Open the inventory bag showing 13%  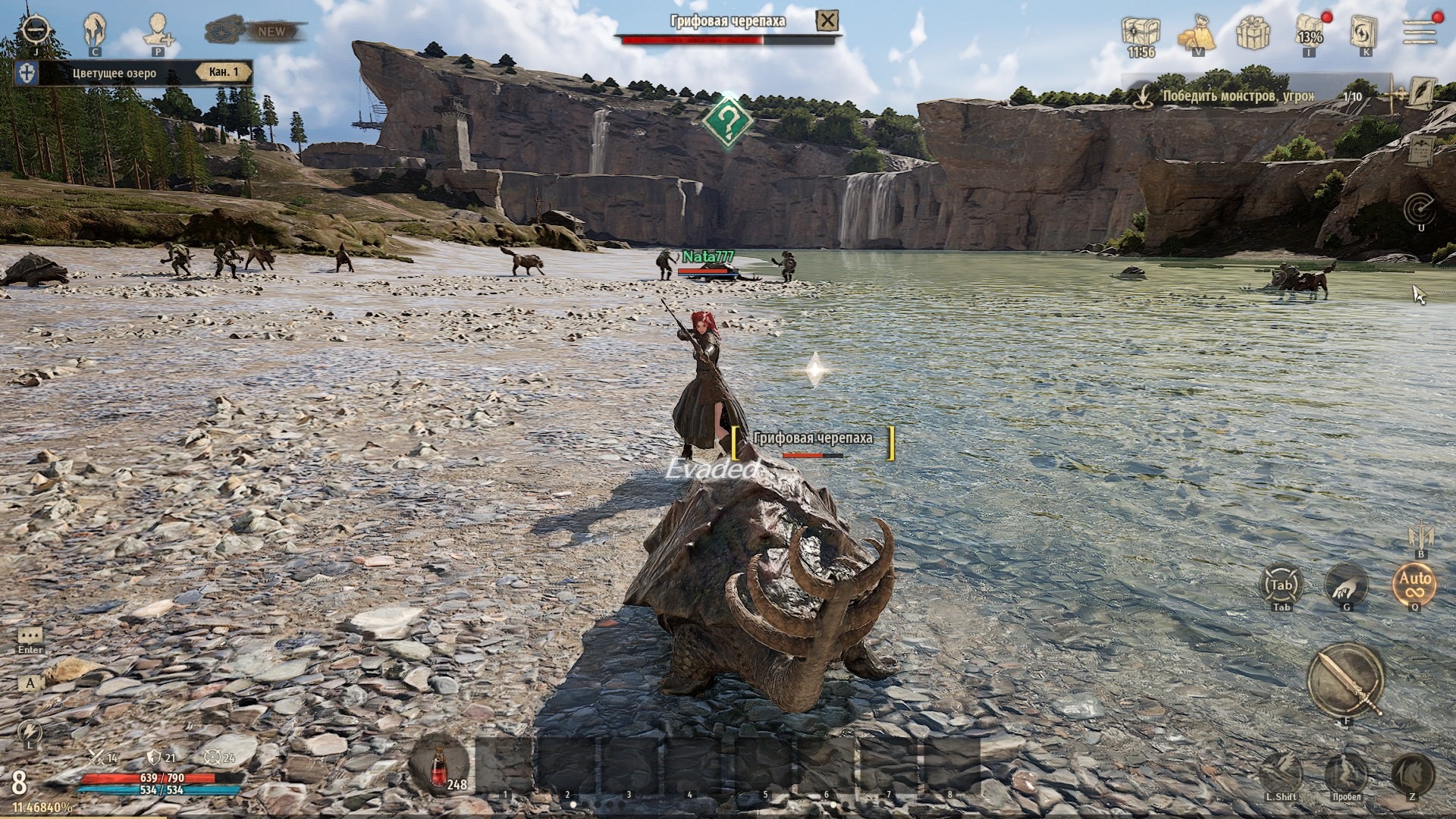pyautogui.click(x=1309, y=32)
